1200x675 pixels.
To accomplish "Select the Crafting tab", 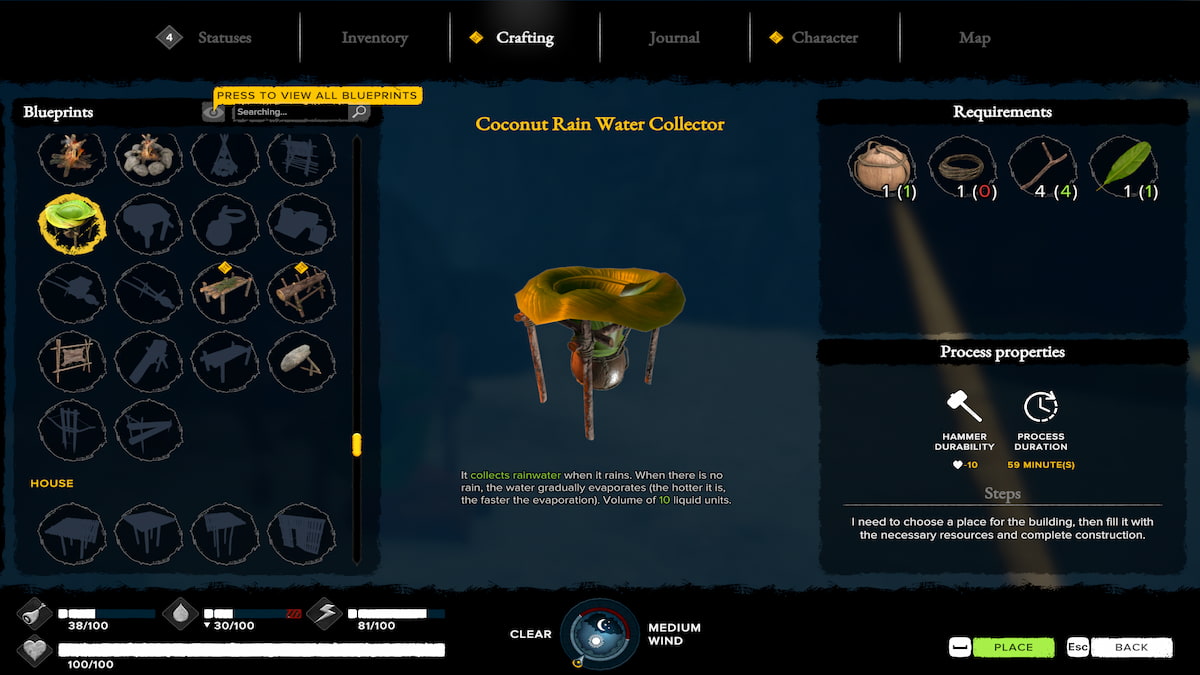I will 524,38.
